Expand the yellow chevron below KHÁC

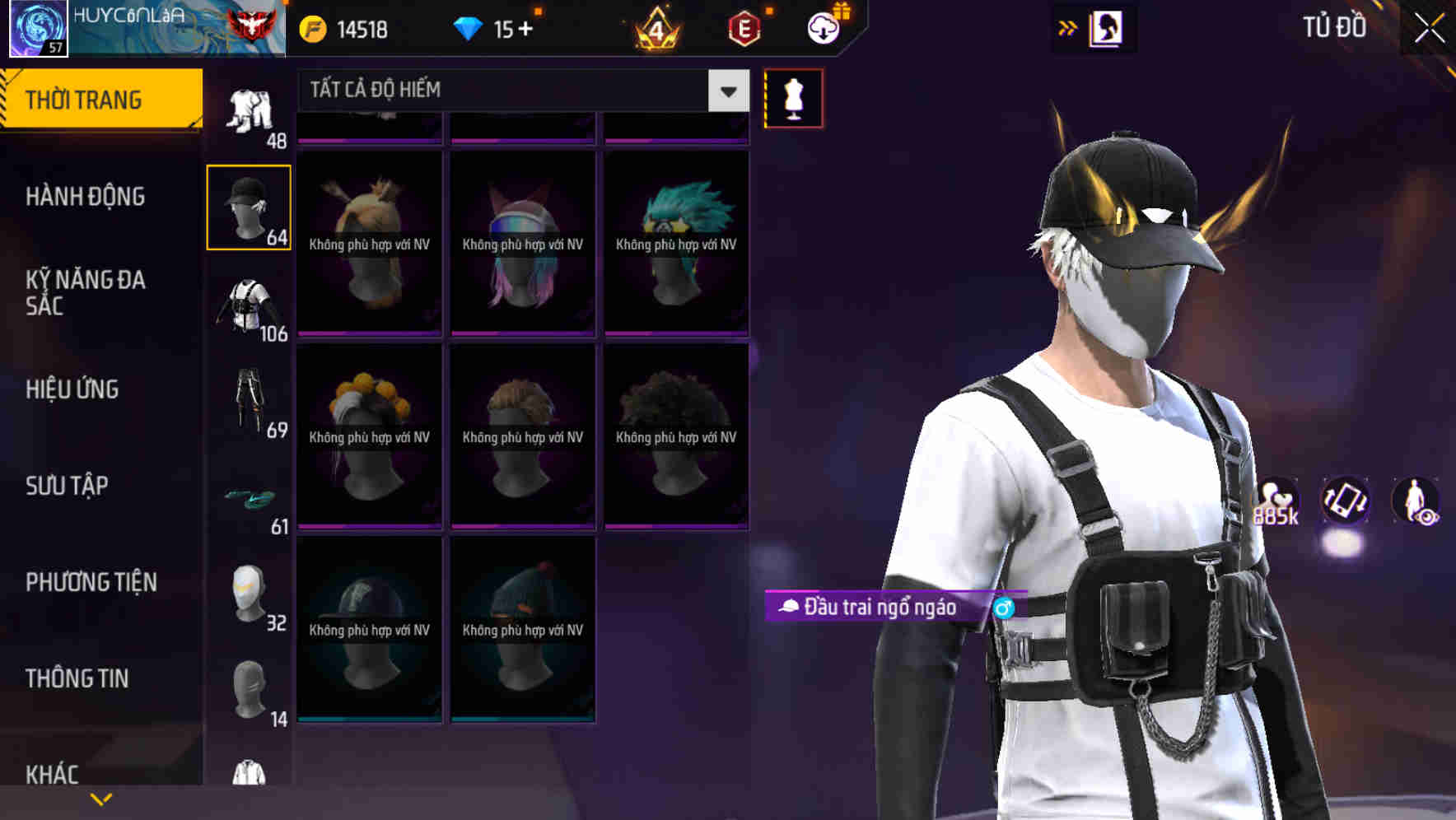point(101,799)
